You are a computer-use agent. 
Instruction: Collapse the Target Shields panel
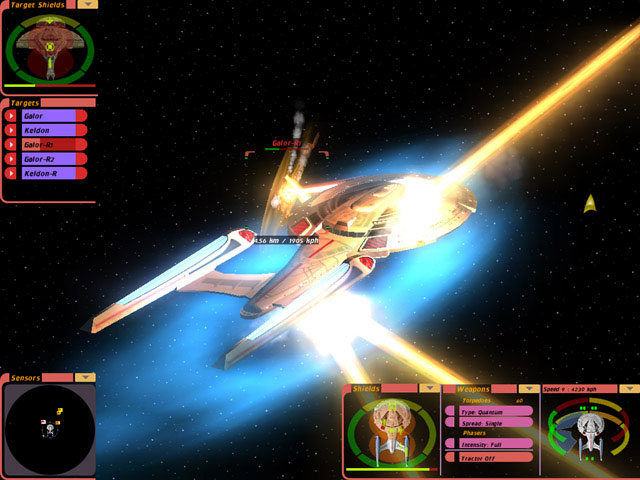click(88, 4)
